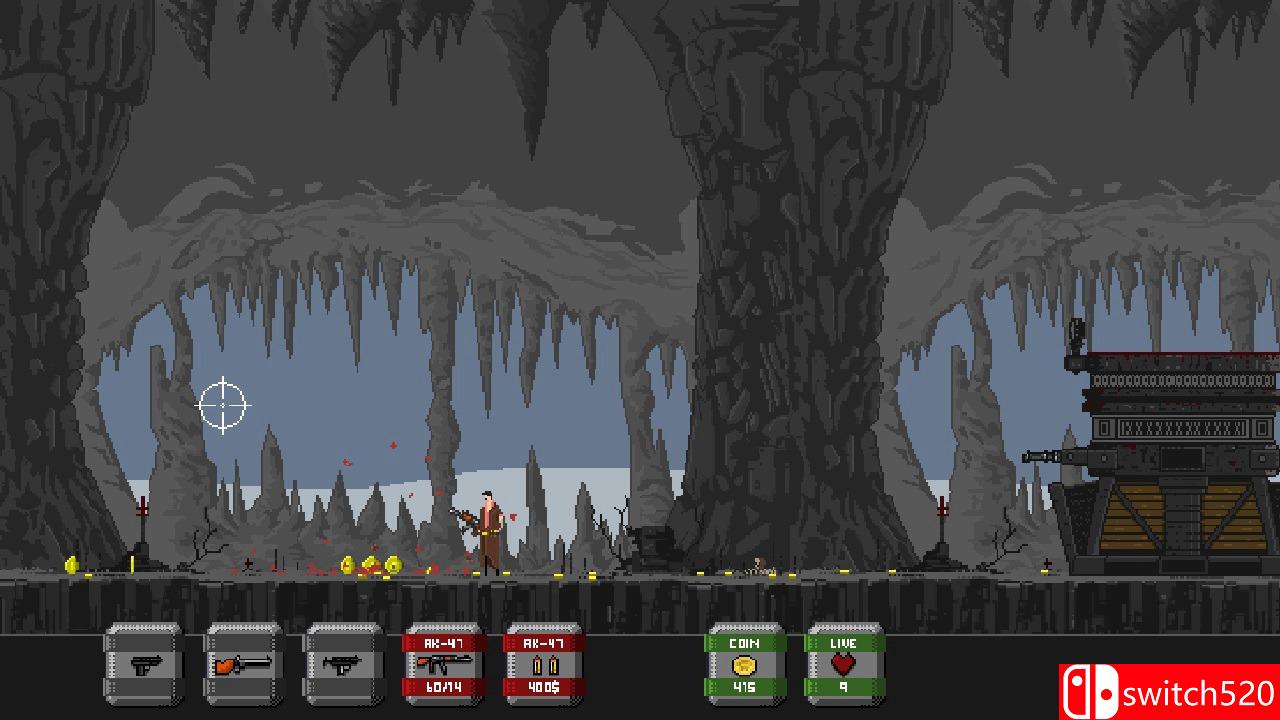Choose the submachine gun weapon slot
This screenshot has height=720, width=1280.
point(344,665)
